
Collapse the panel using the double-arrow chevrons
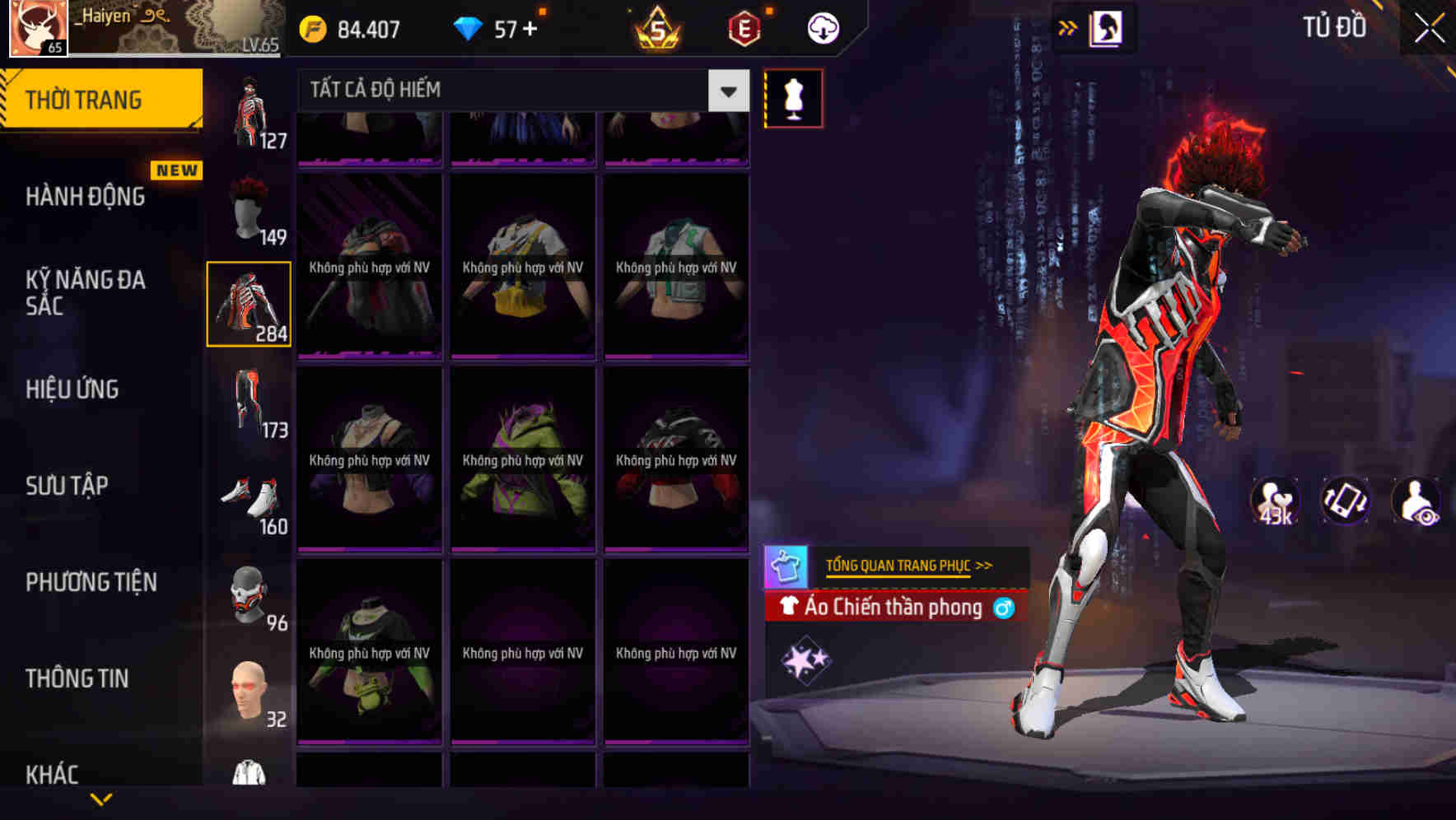coord(1068,26)
